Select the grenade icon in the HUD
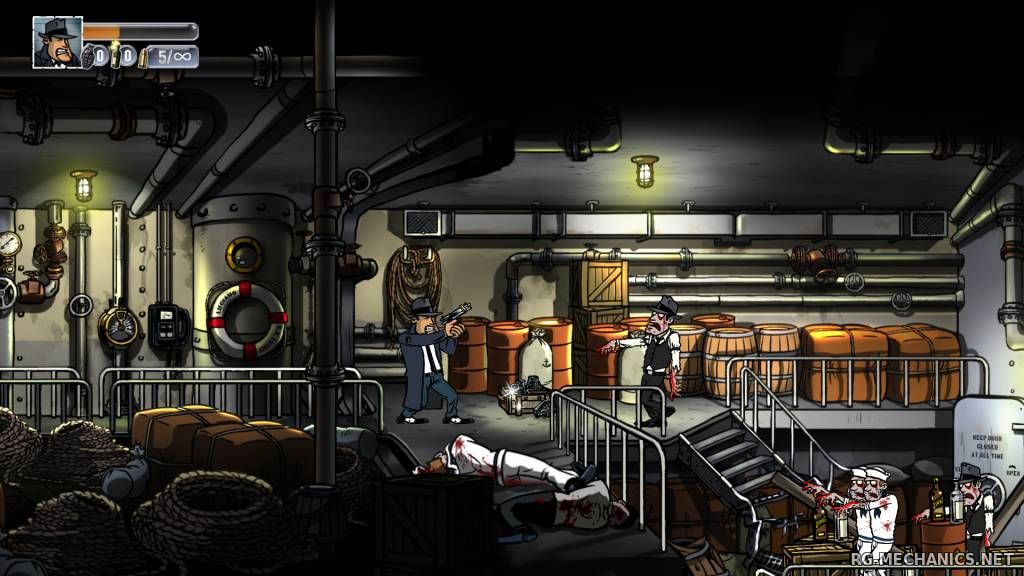Screen dimensions: 1024x576 click(x=88, y=55)
